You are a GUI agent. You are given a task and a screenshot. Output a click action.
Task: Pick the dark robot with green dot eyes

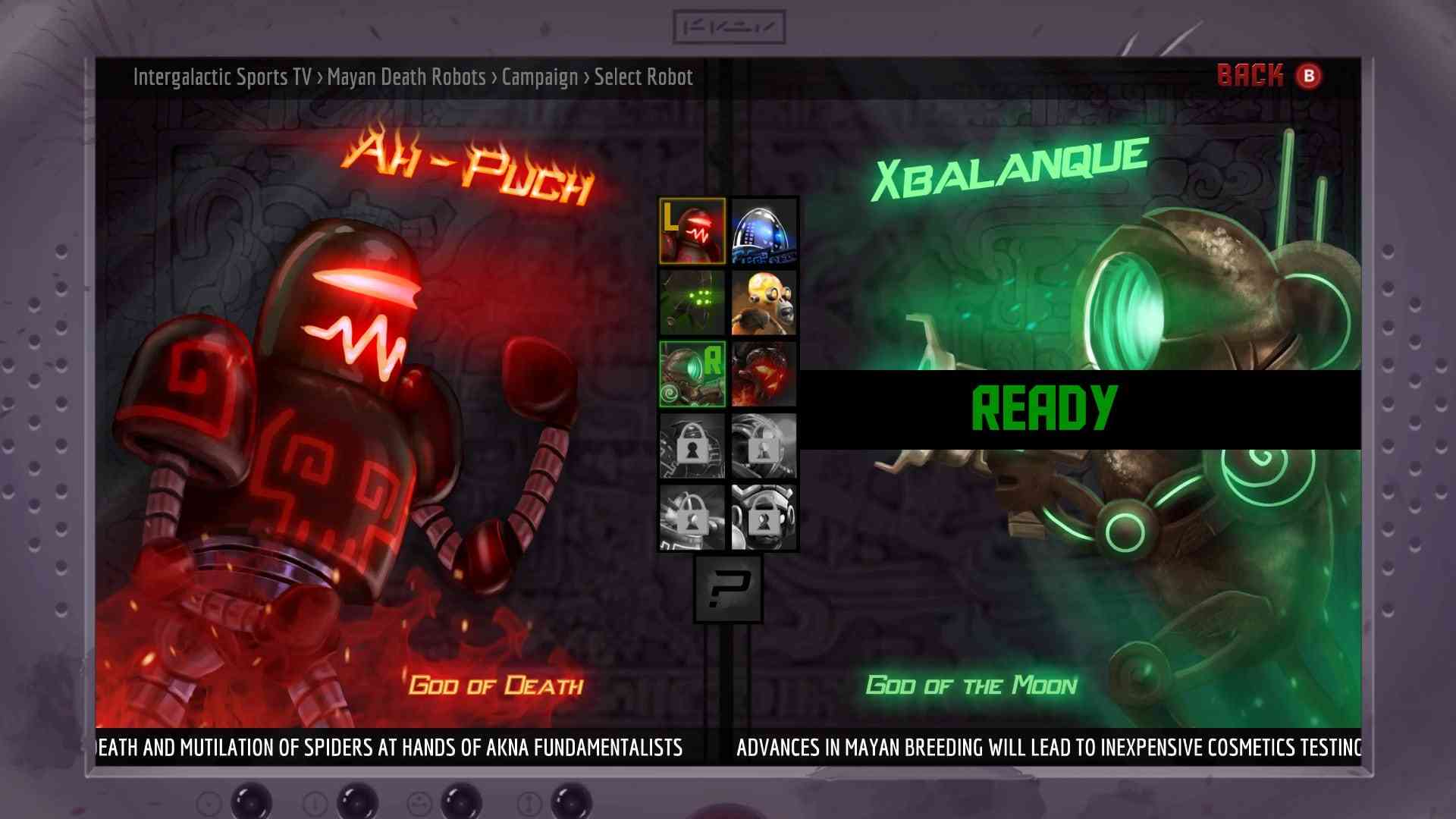tap(692, 303)
